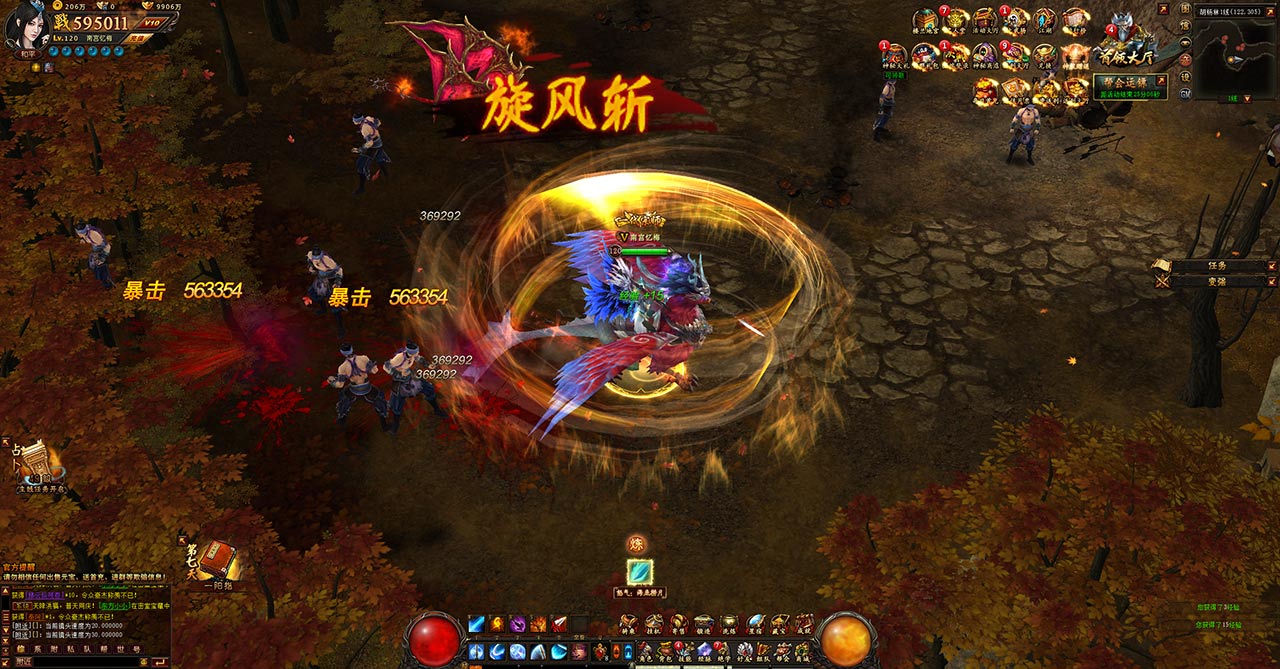Open the 变强 power-up panel

point(1216,282)
